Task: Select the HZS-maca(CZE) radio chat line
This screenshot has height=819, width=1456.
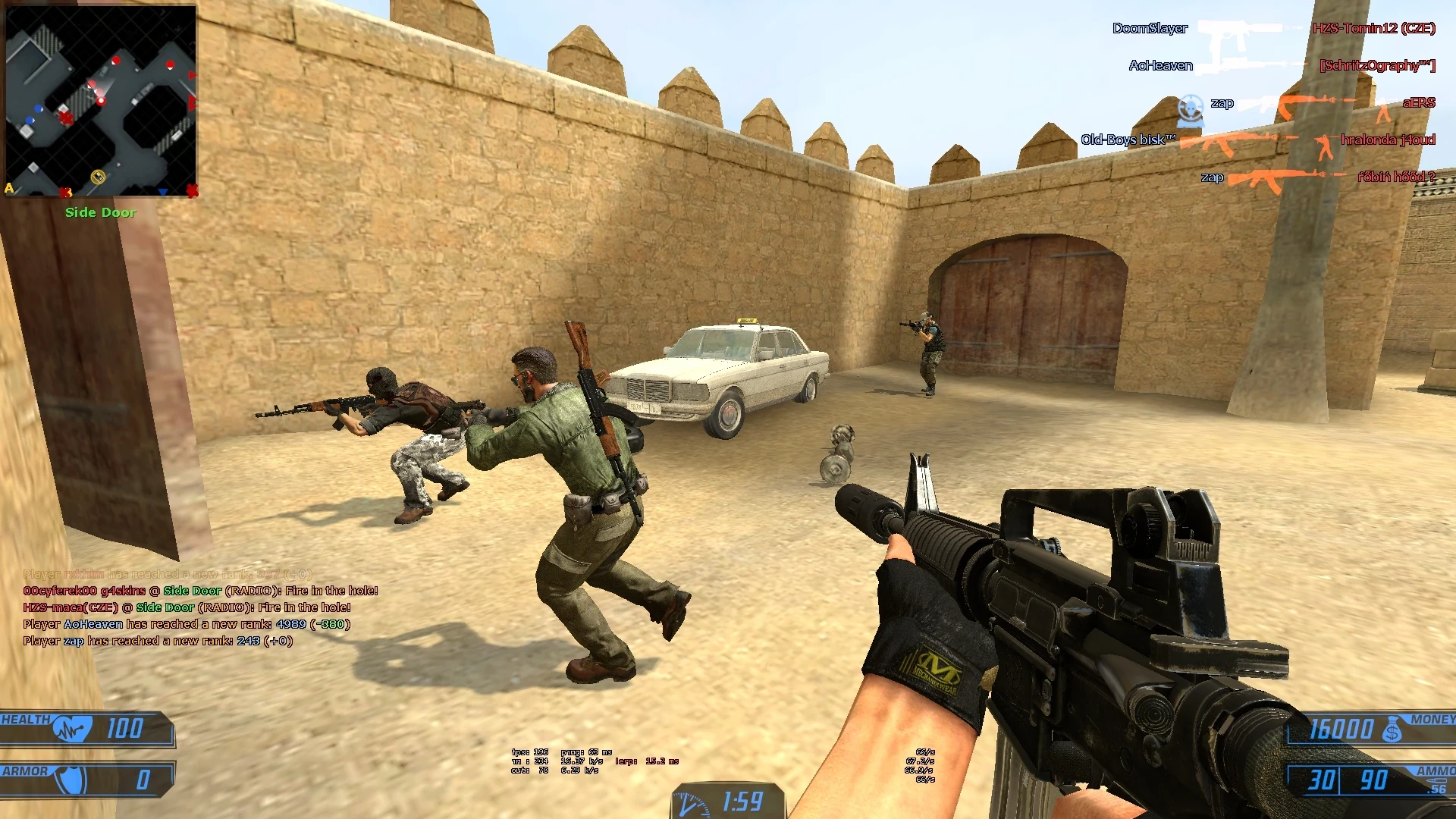Action: [187, 607]
